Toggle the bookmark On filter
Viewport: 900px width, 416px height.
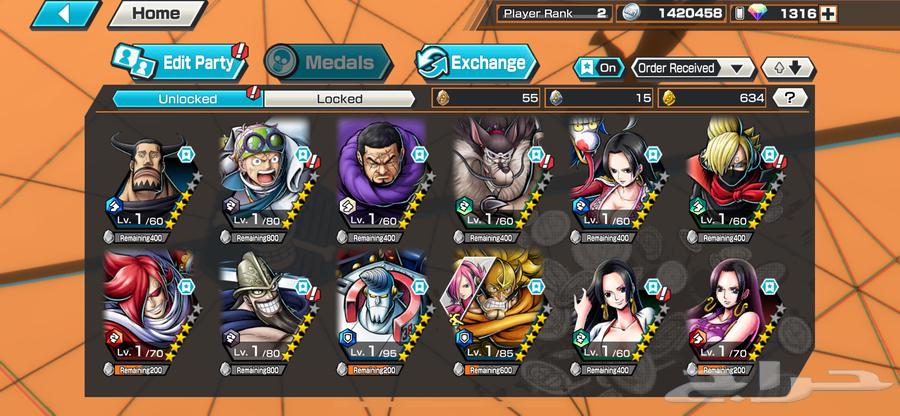point(599,68)
